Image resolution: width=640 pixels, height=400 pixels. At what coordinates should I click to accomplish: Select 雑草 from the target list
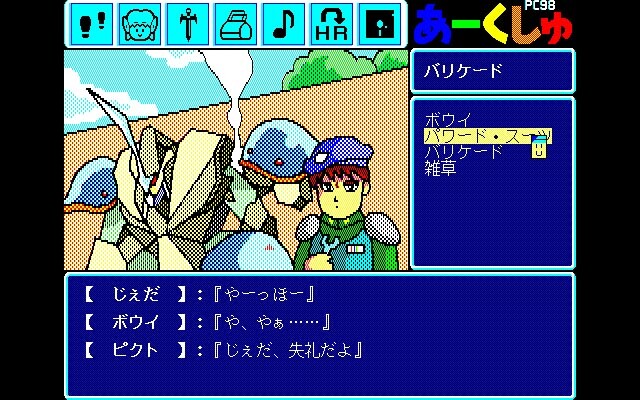(x=440, y=168)
